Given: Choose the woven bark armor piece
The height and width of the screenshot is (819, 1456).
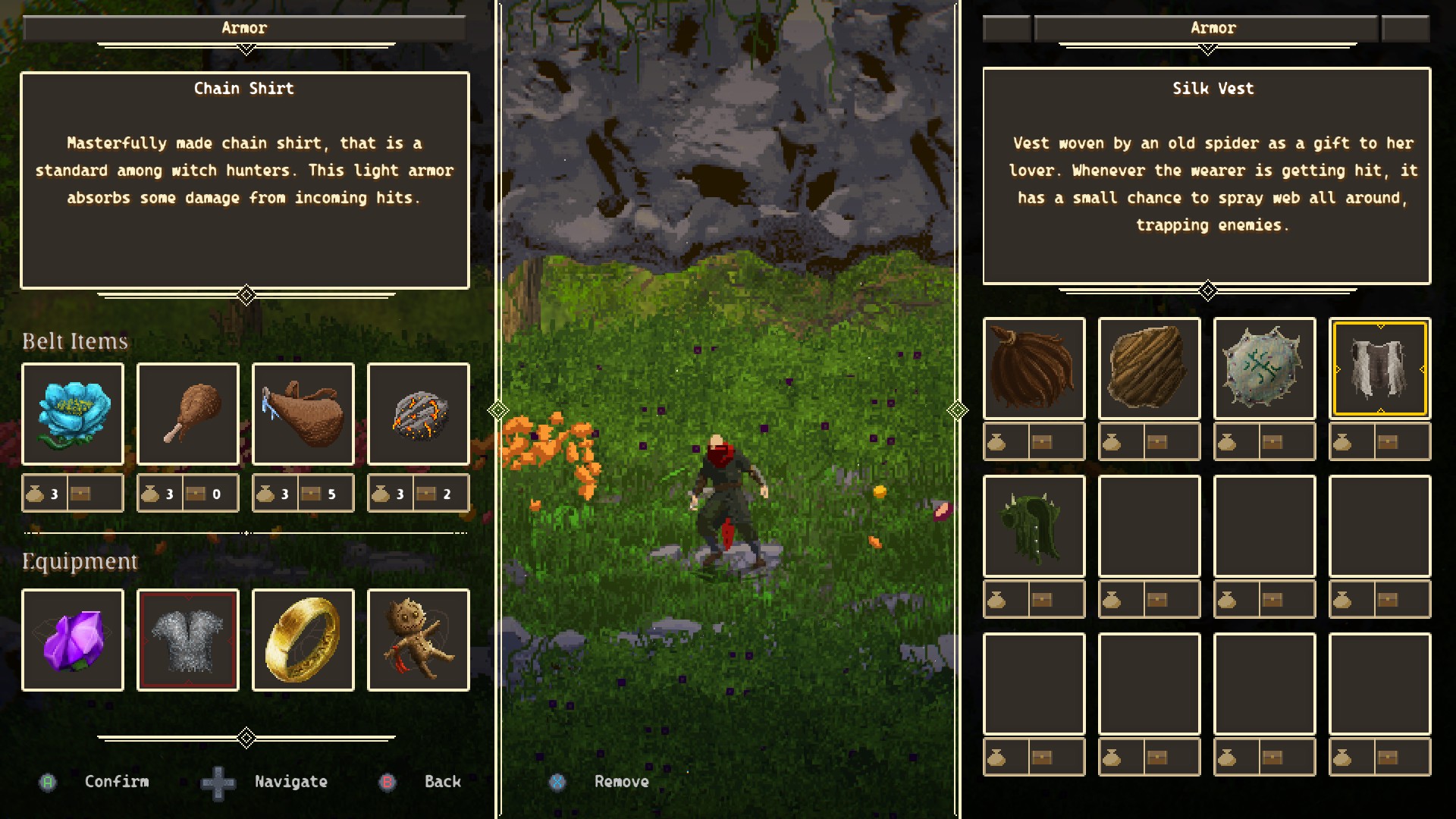Looking at the screenshot, I should [1150, 369].
